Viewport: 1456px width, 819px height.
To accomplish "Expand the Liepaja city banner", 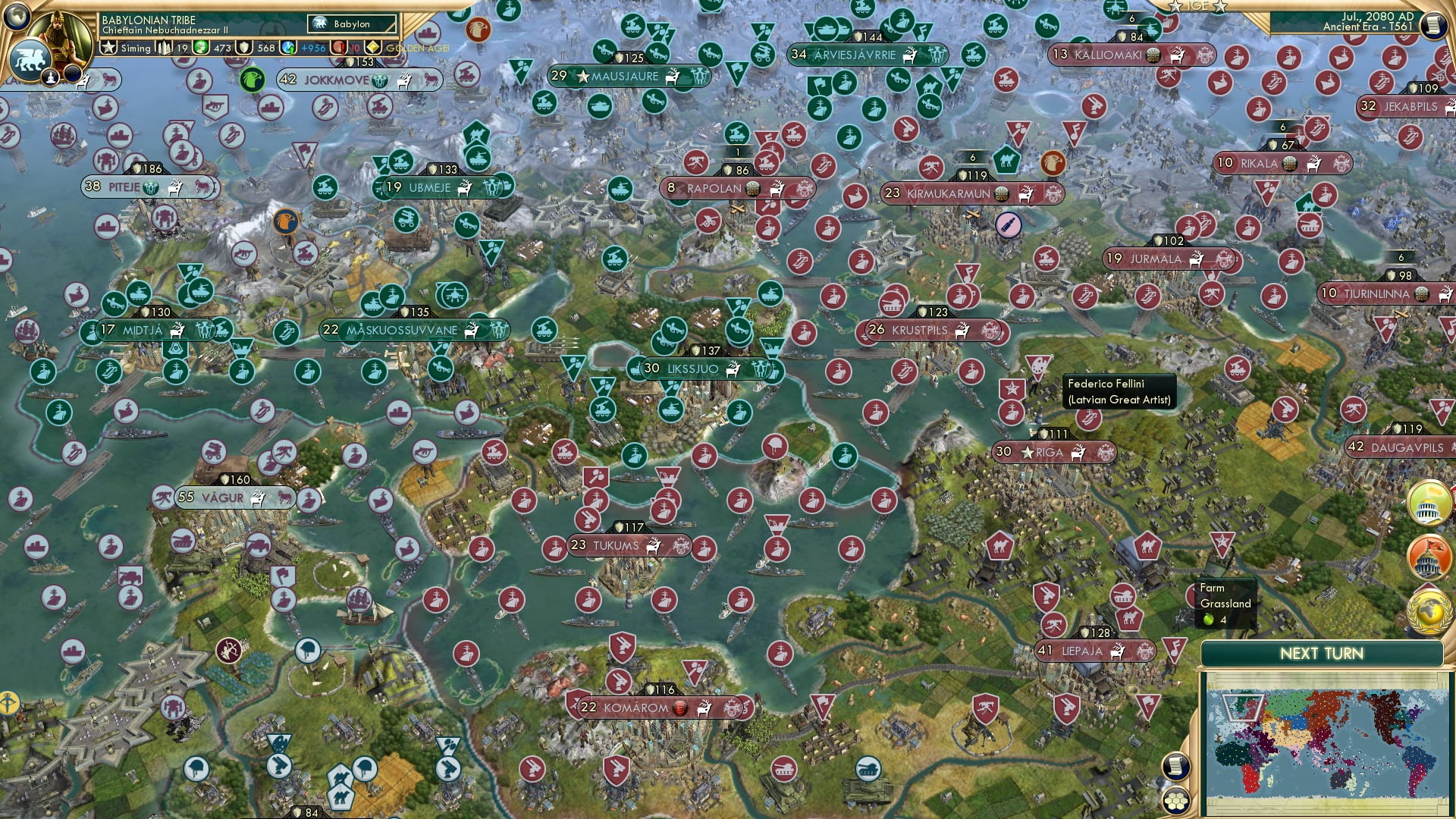I will (1096, 651).
